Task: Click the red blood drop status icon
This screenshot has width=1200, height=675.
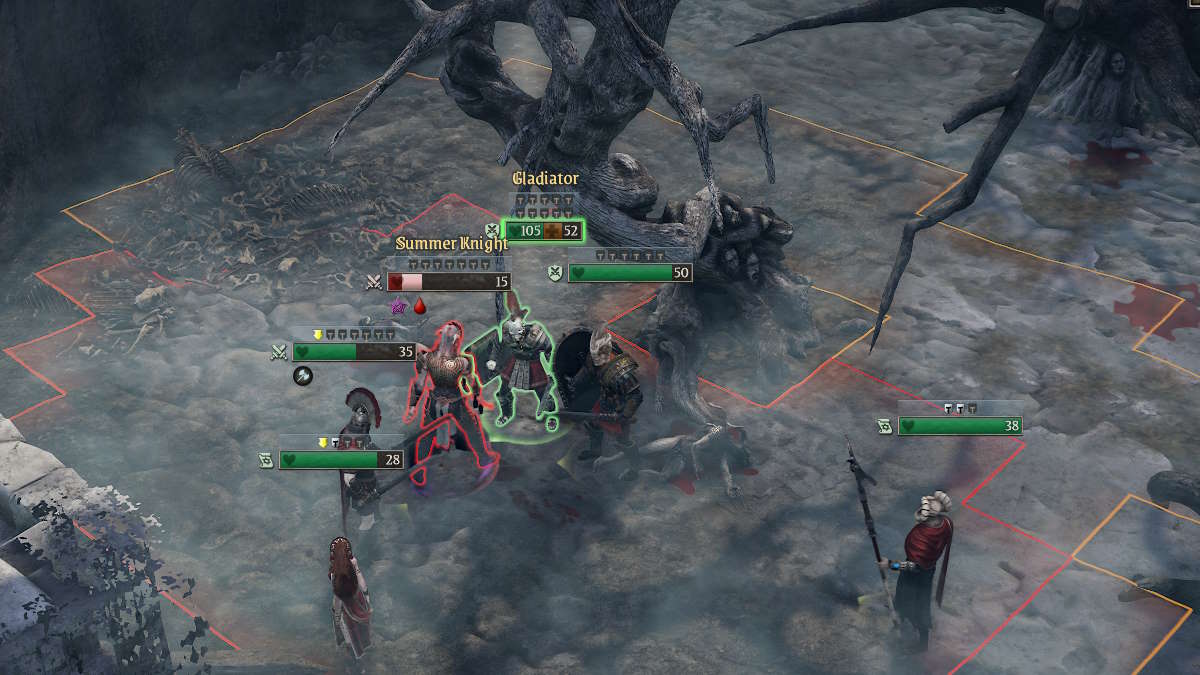Action: pyautogui.click(x=420, y=306)
